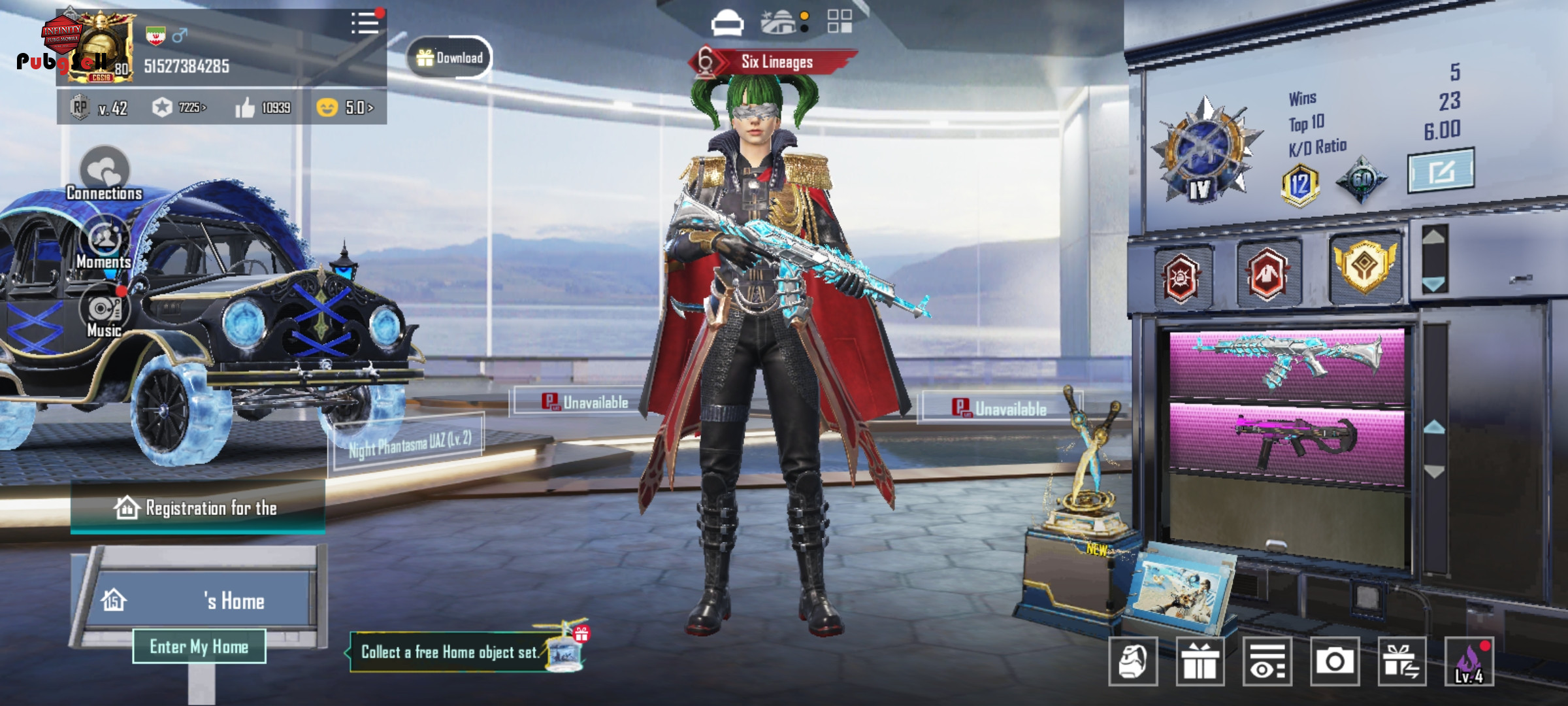Switch to the sofa lobby view
The height and width of the screenshot is (706, 1568).
tap(727, 24)
